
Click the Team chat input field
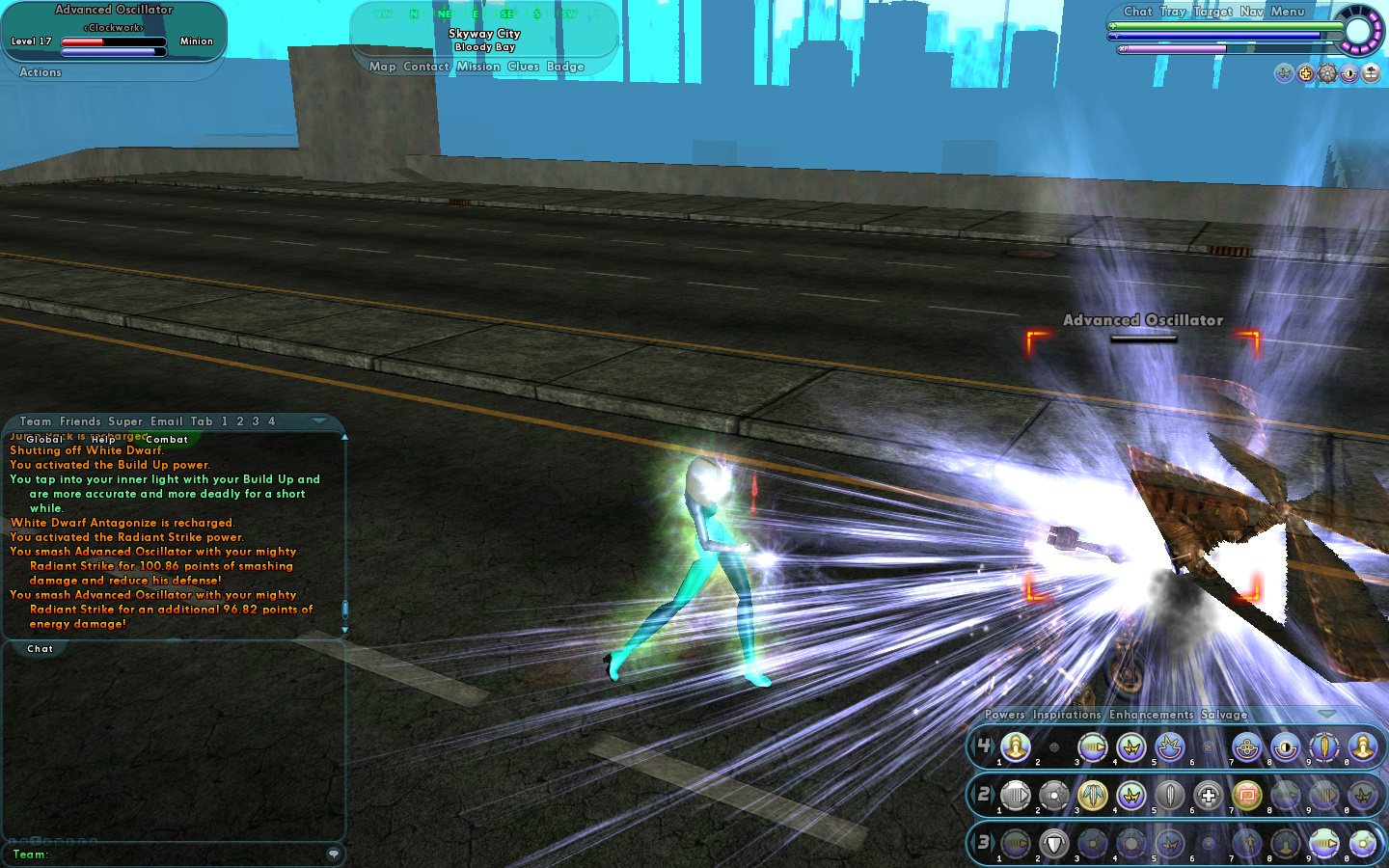pyautogui.click(x=183, y=854)
